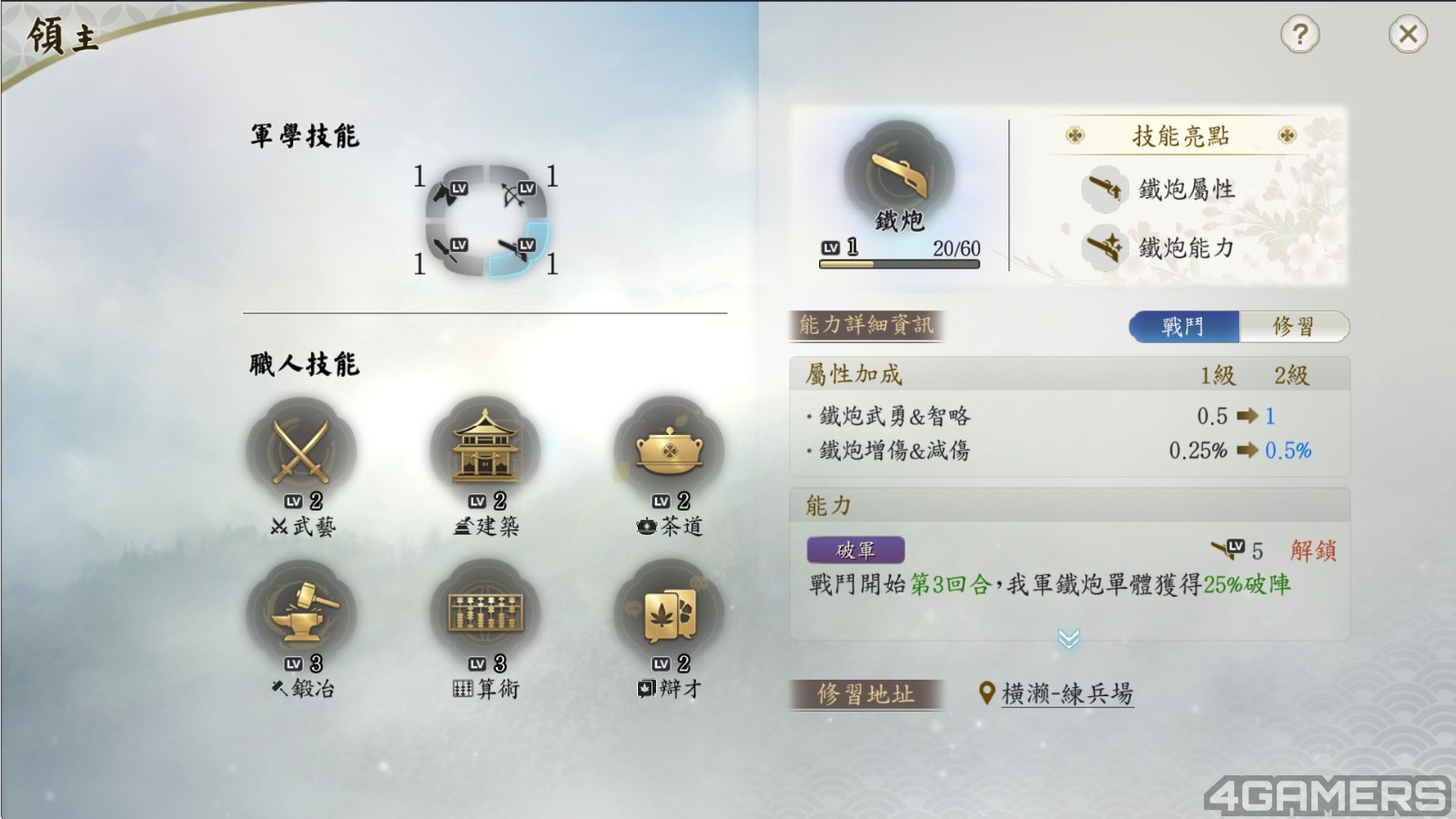This screenshot has width=1456, height=819.
Task: Open the help question mark button
Action: [x=1299, y=35]
